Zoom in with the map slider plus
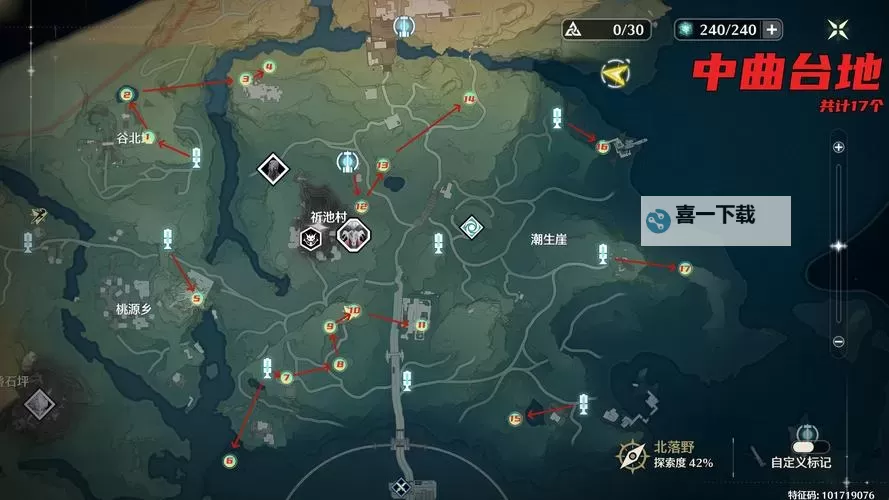Screen dimensions: 889x500 pyautogui.click(x=838, y=147)
